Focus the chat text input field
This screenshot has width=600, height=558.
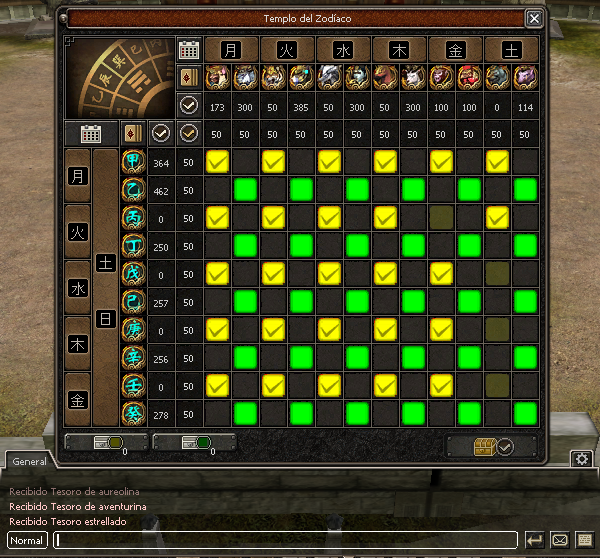pos(285,540)
